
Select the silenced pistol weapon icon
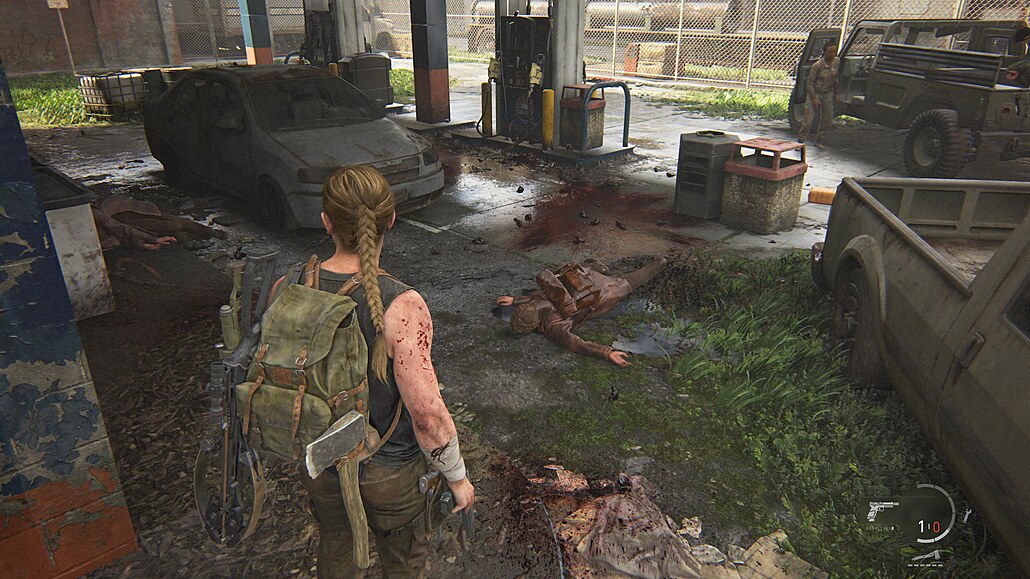click(884, 511)
